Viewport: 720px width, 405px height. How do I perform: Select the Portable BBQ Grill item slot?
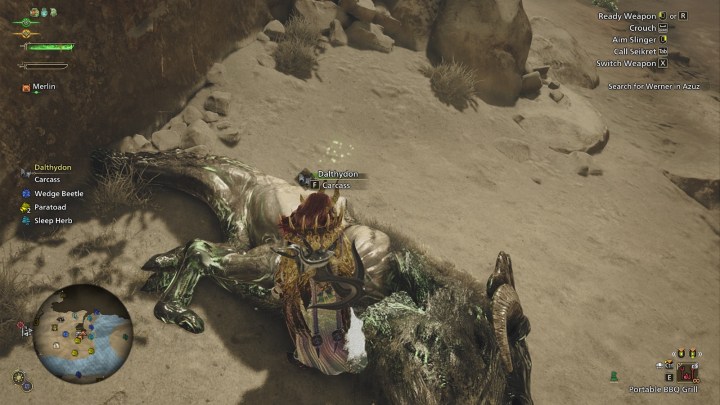685,373
